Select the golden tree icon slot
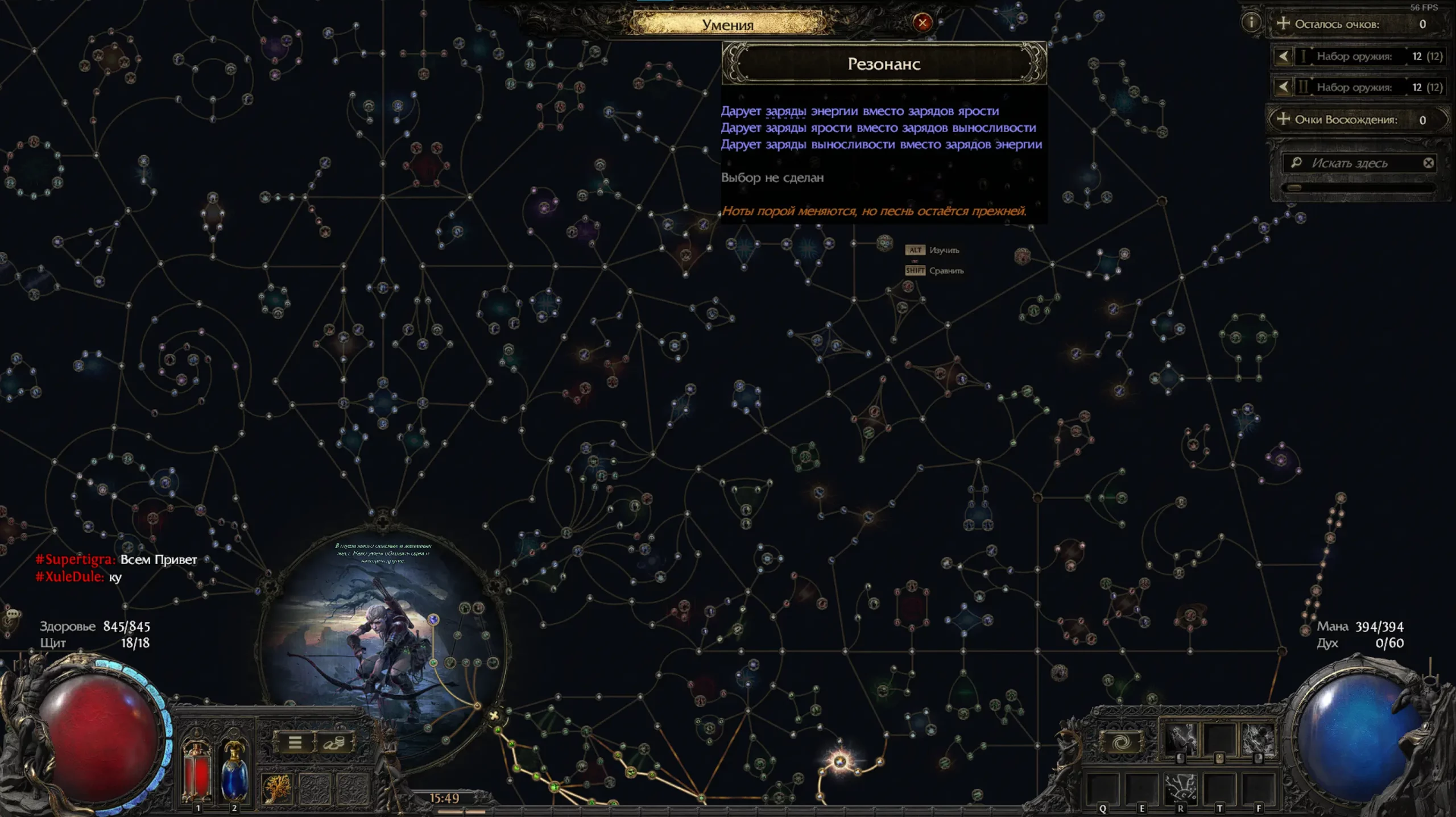 (277, 789)
